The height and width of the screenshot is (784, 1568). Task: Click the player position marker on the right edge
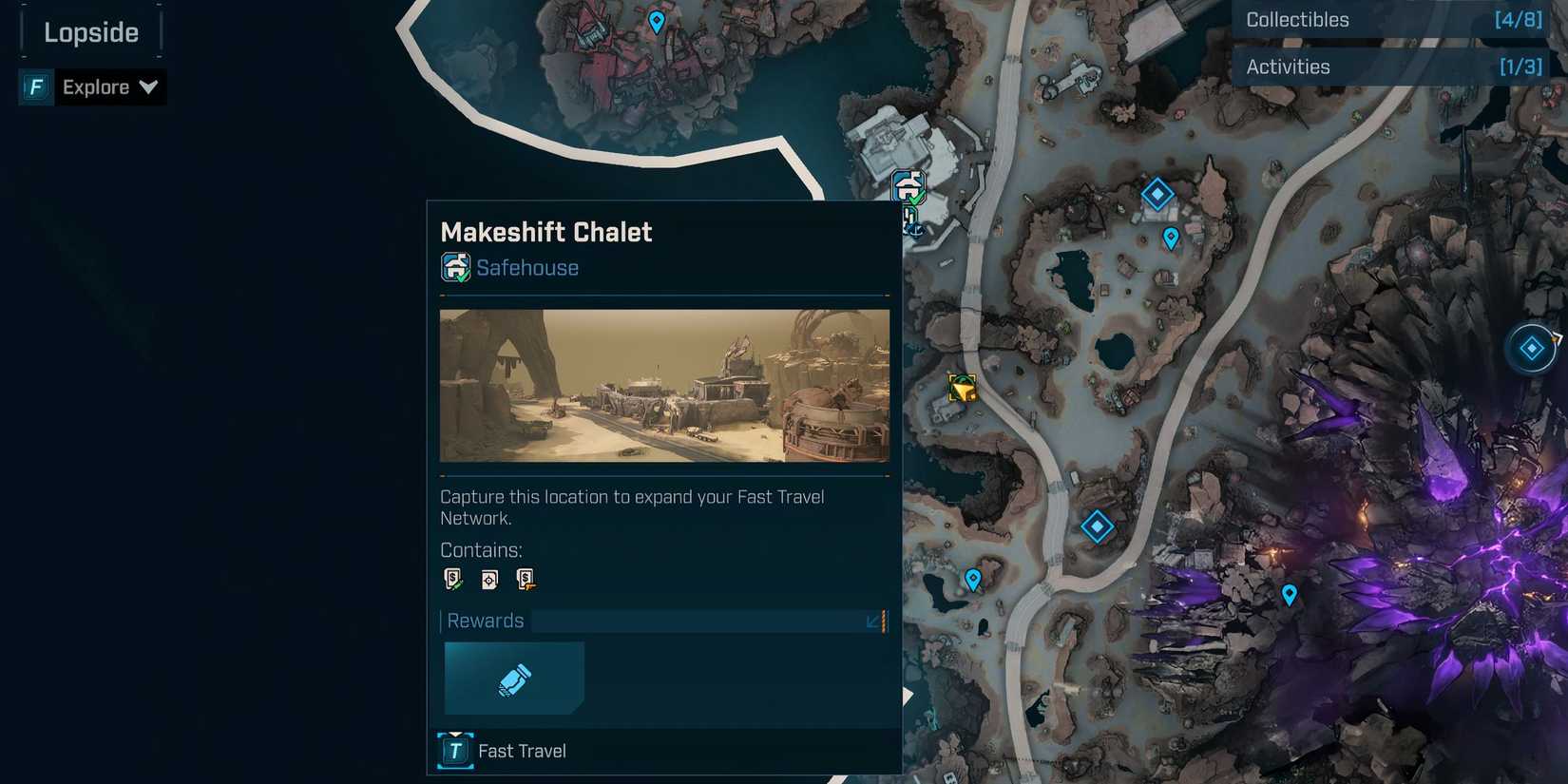click(x=1530, y=348)
